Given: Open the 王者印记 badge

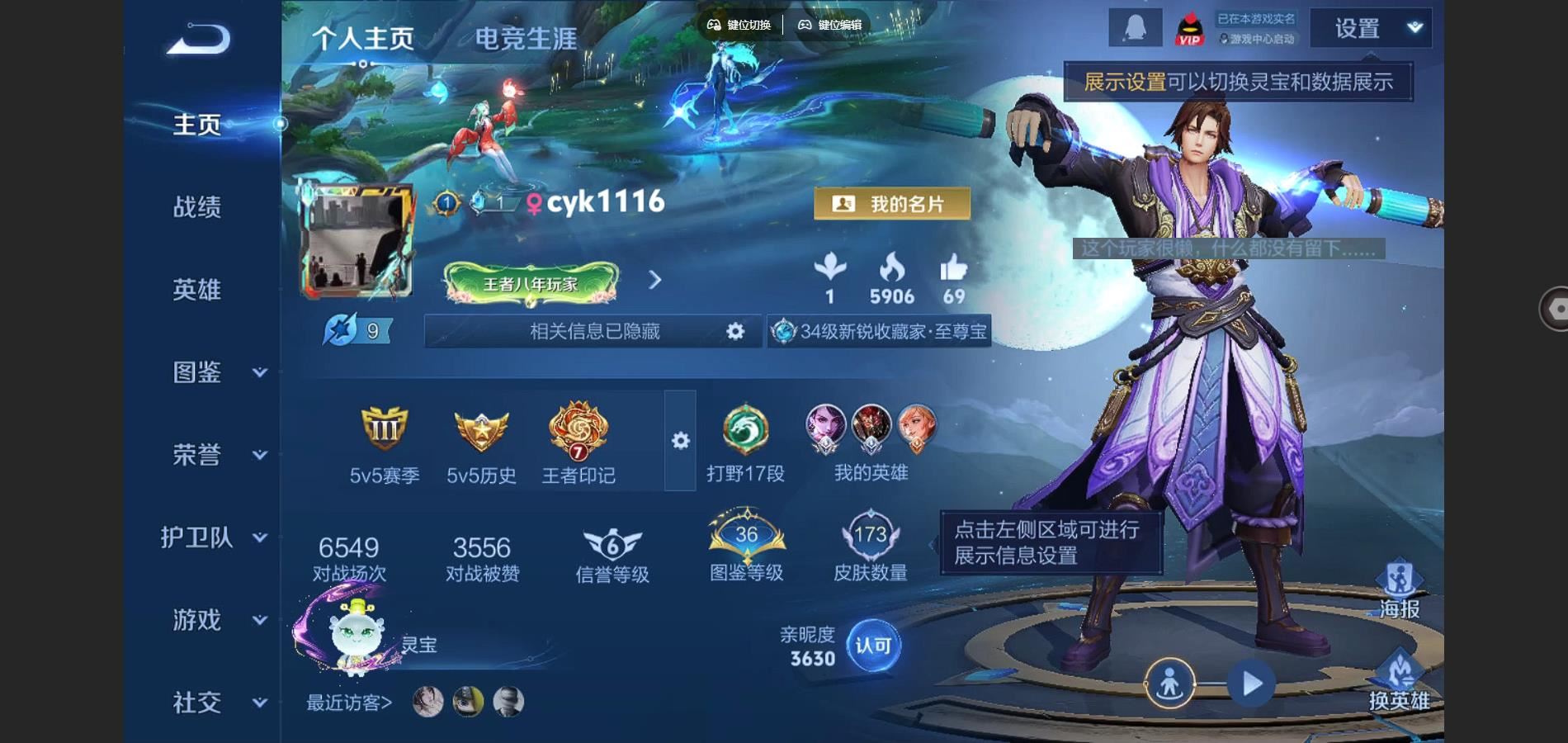Looking at the screenshot, I should 578,442.
